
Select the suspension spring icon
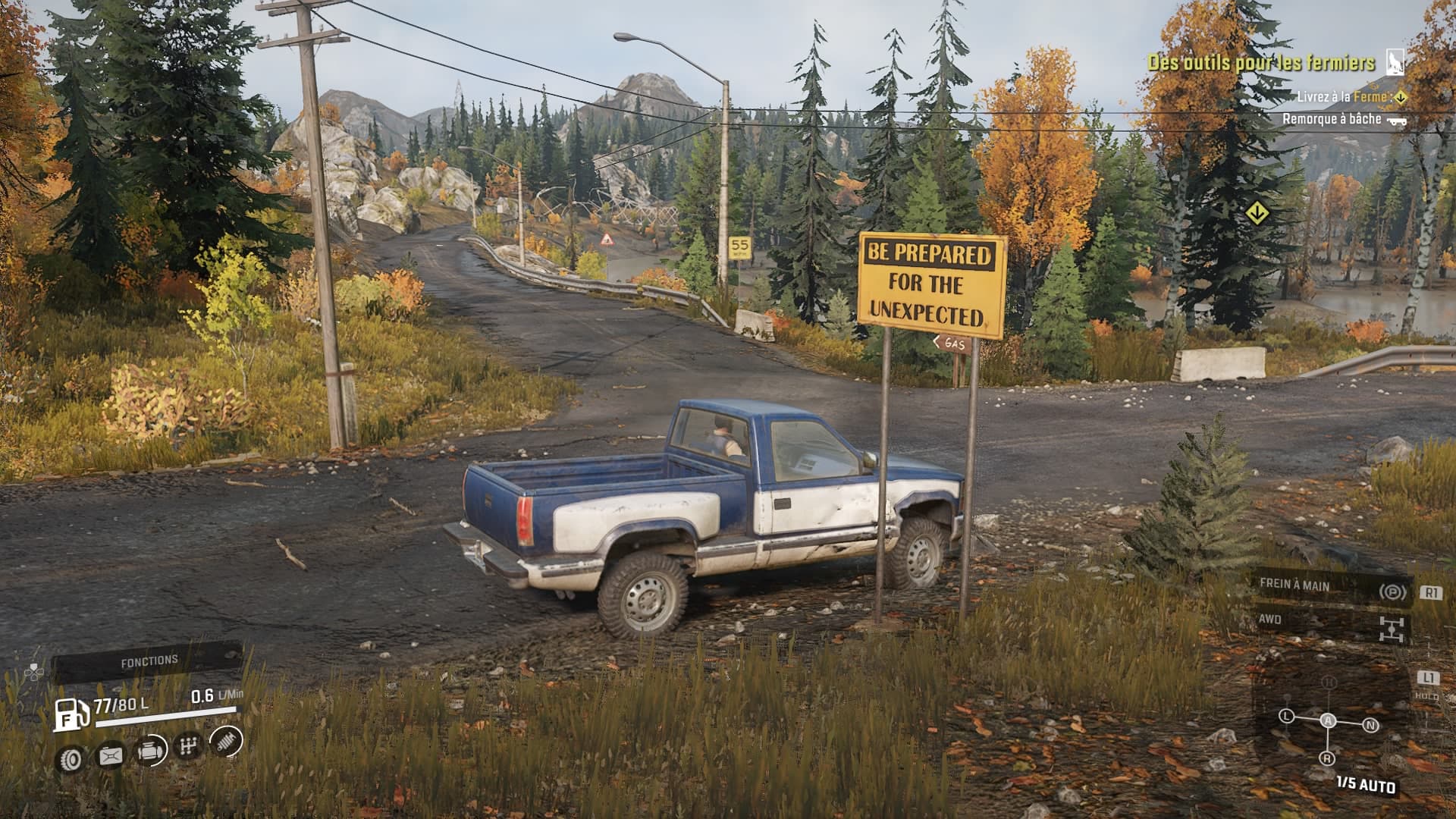pos(226,740)
